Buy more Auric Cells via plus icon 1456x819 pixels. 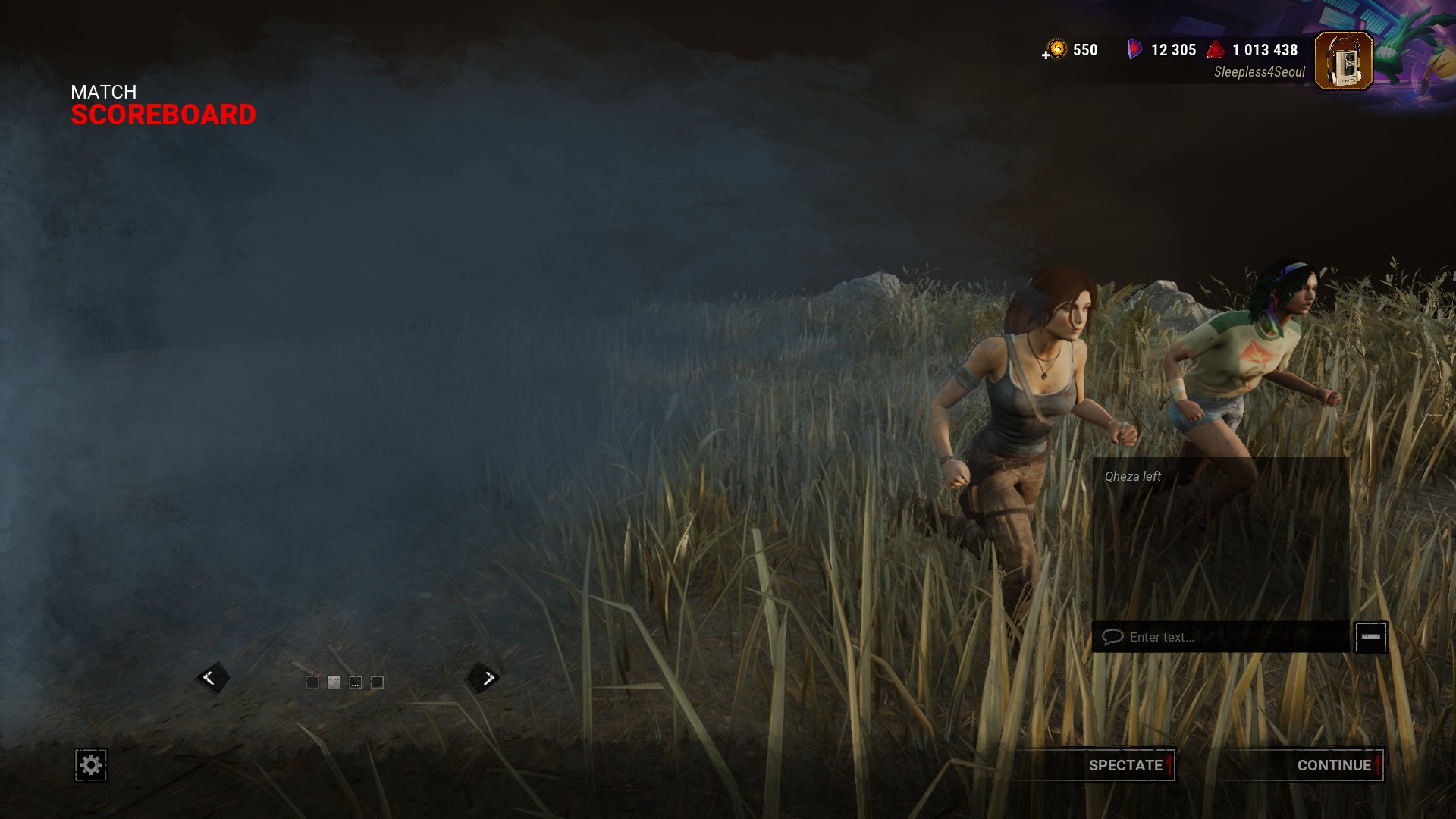click(x=1047, y=55)
